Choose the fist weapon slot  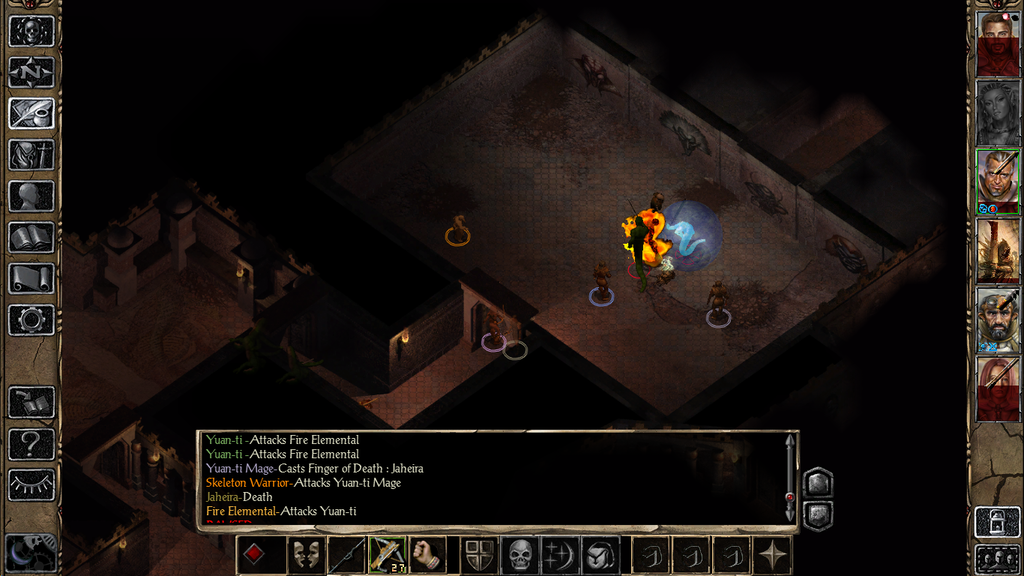(x=428, y=555)
